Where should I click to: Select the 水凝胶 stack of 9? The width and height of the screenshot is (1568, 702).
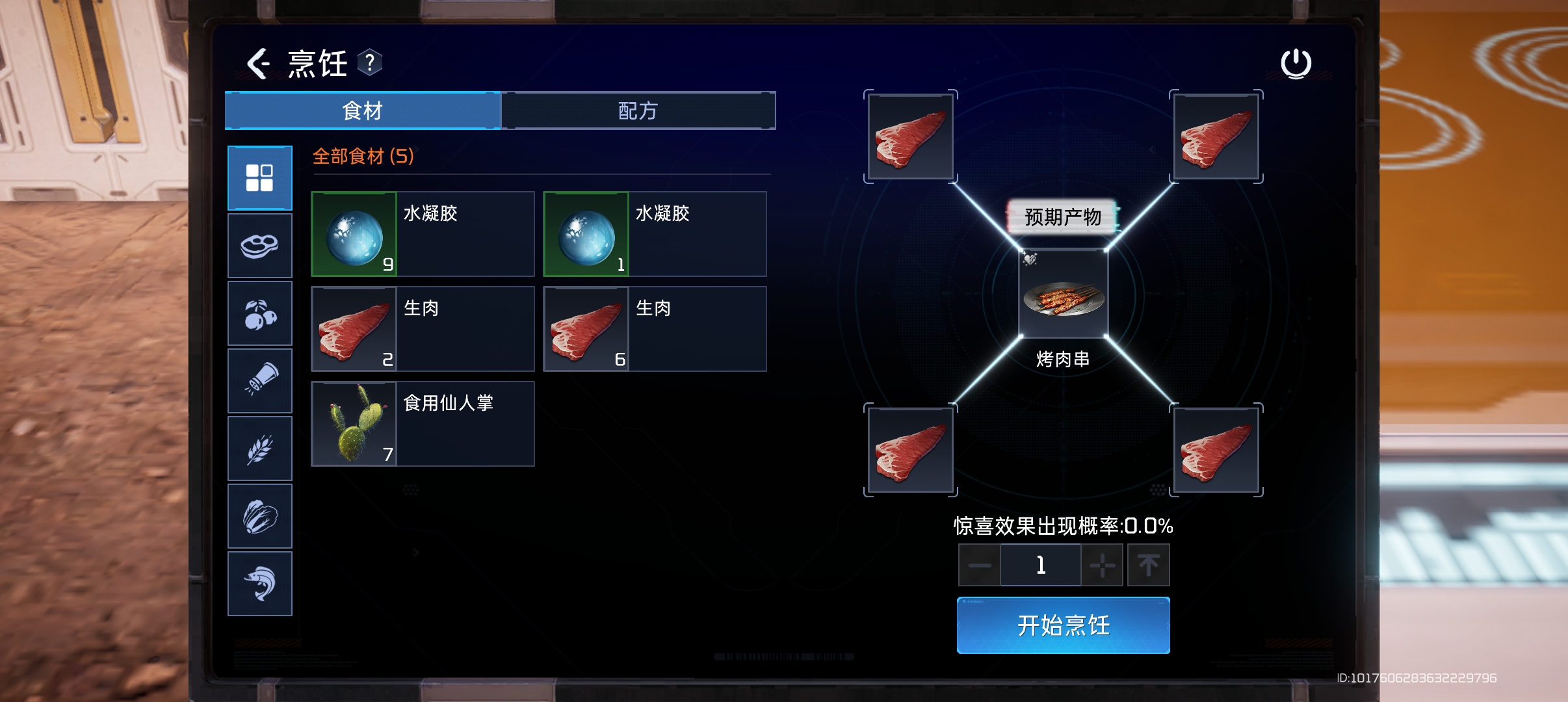(423, 234)
